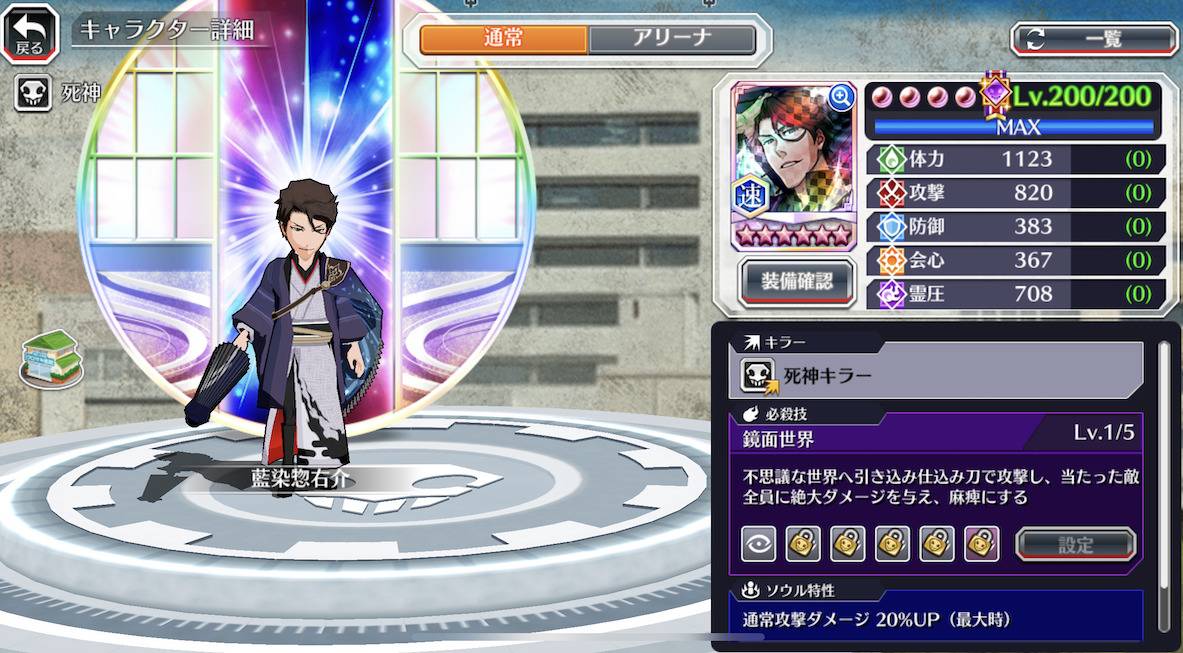Open the green building shop icon
Image resolution: width=1183 pixels, height=653 pixels.
tap(52, 358)
